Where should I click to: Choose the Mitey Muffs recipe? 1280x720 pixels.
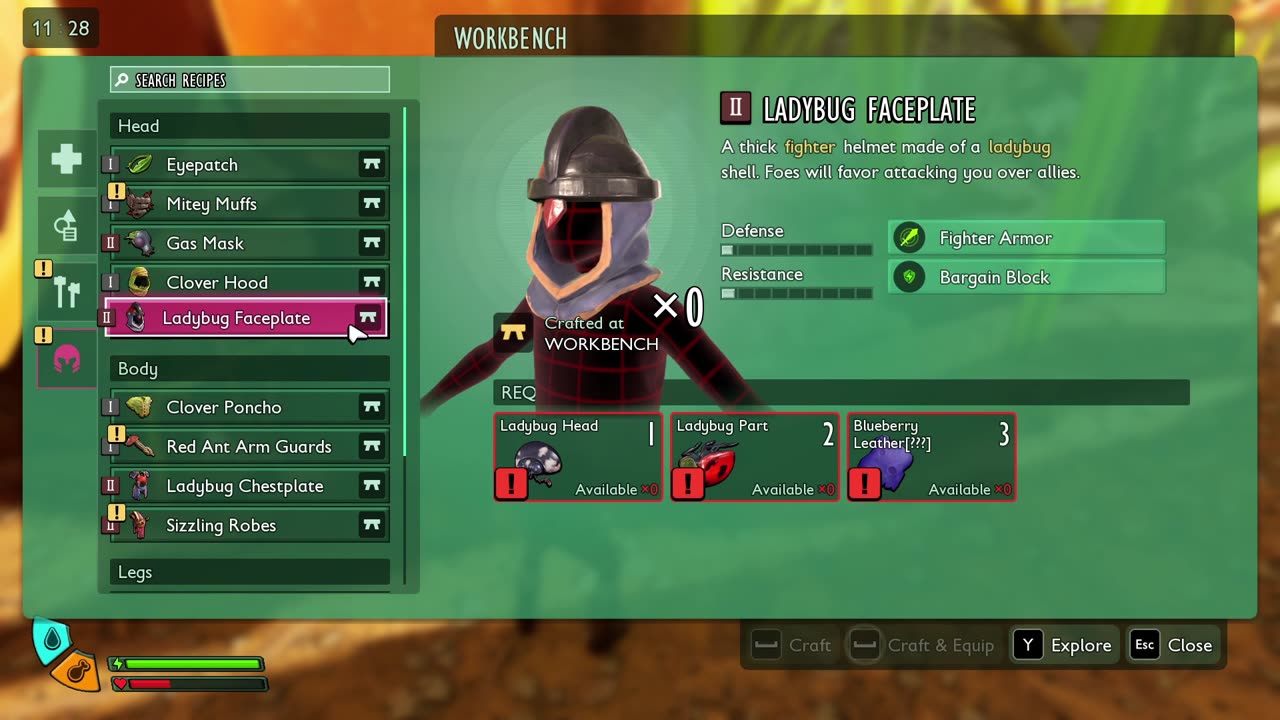tap(246, 204)
